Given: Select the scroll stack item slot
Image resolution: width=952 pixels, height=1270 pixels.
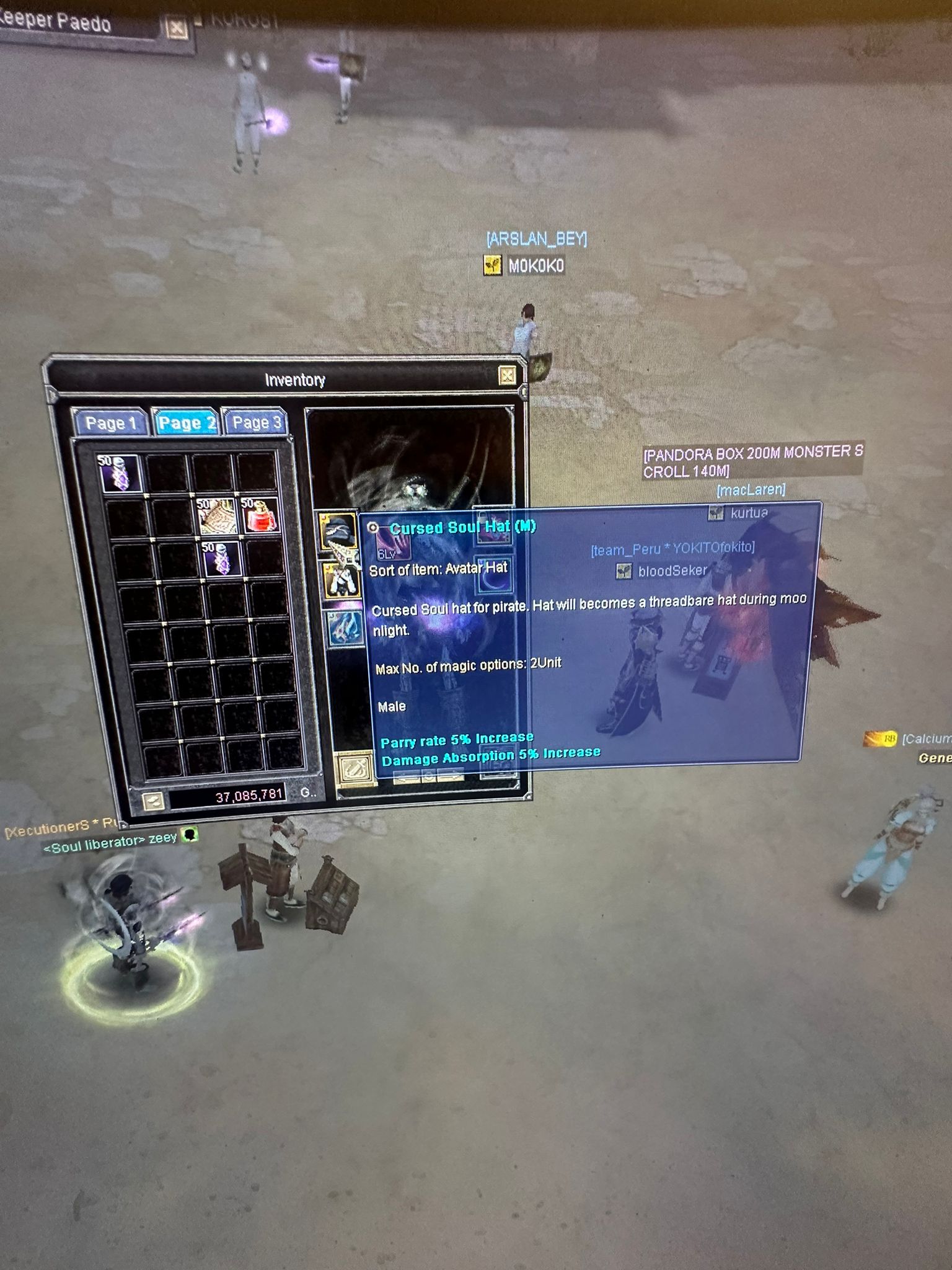Looking at the screenshot, I should pyautogui.click(x=218, y=516).
